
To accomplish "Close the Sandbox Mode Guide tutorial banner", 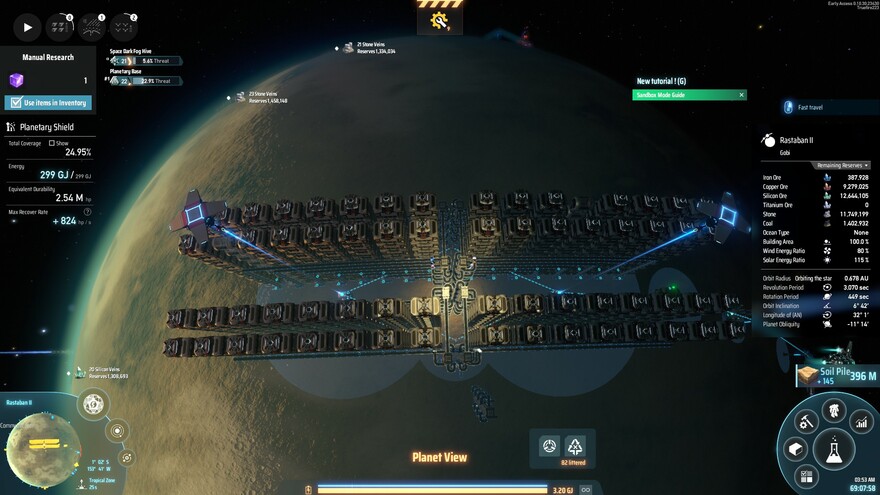I will tap(741, 95).
